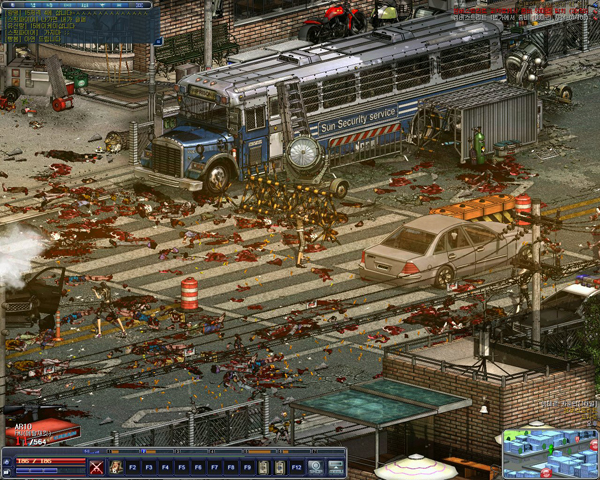The image size is (600, 480).
Task: Activate the F9 hotkey slot
Action: [x=247, y=467]
